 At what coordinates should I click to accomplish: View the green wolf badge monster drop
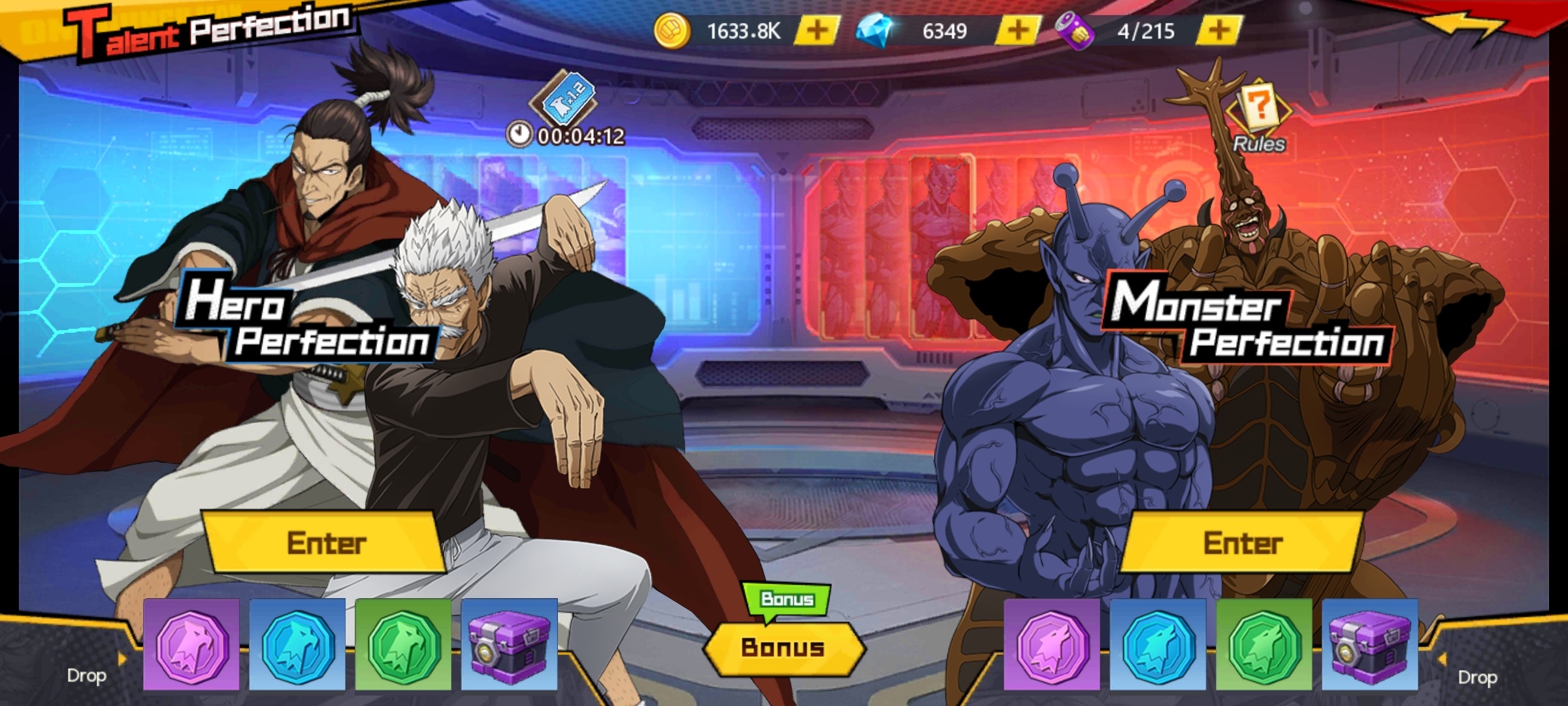tap(1264, 645)
